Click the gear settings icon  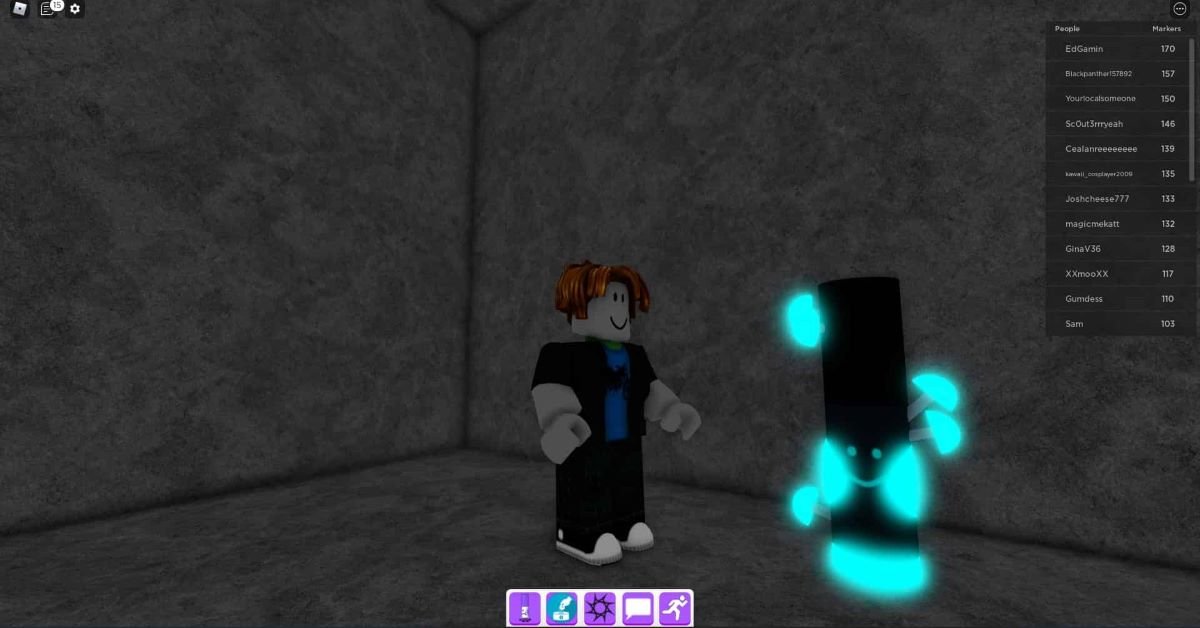click(75, 9)
